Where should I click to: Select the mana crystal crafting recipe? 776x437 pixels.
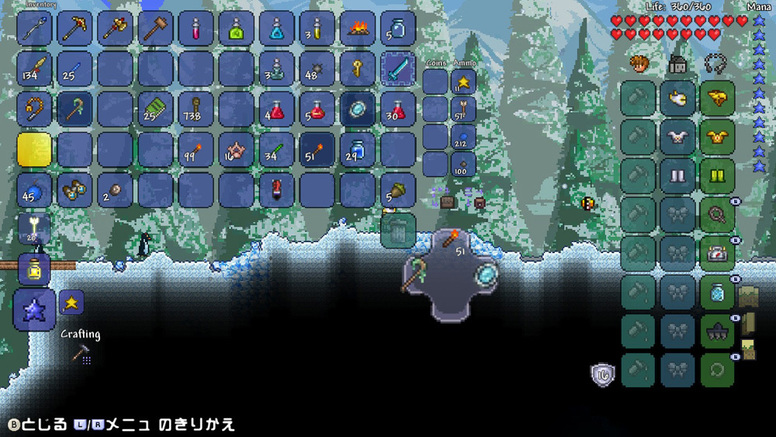(x=34, y=309)
